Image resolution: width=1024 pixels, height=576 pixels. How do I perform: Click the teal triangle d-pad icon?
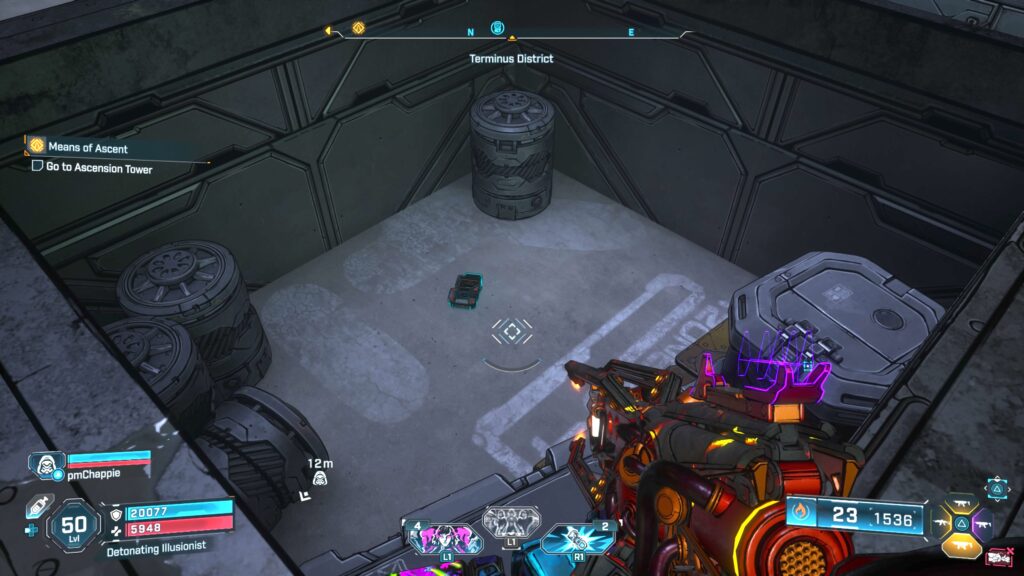[x=998, y=487]
